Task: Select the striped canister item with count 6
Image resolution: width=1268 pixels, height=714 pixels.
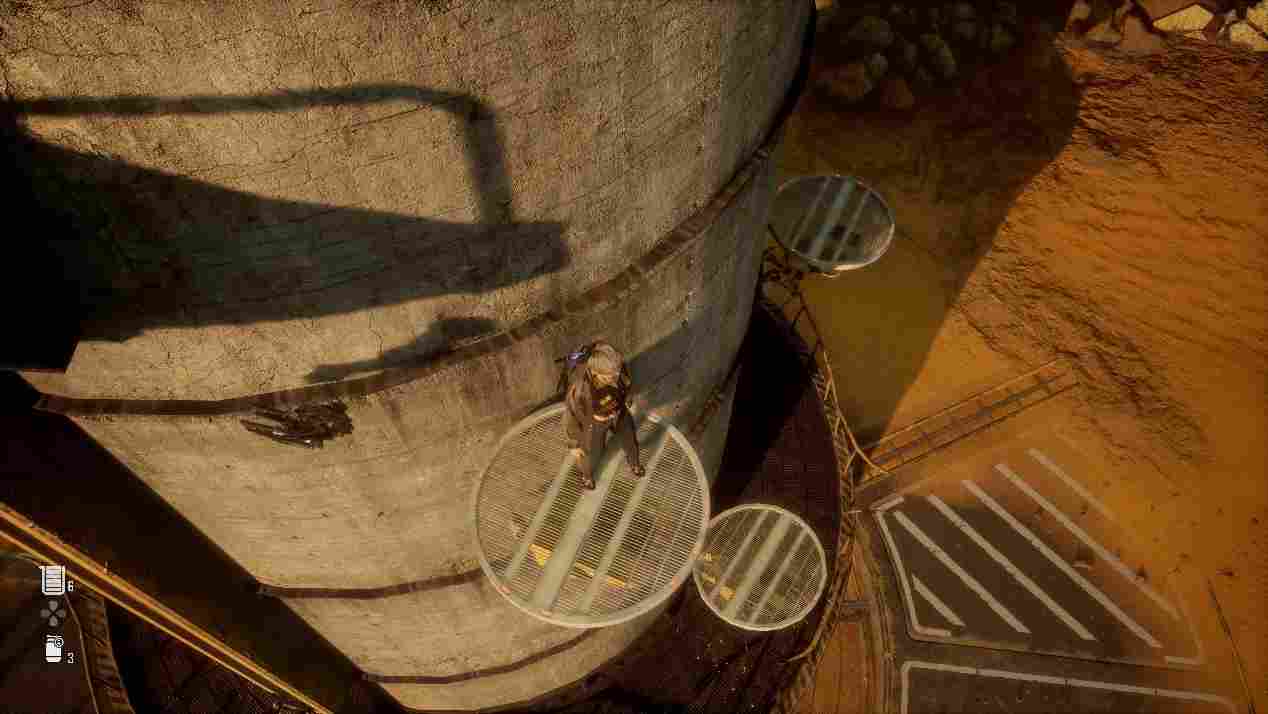Action: click(52, 580)
